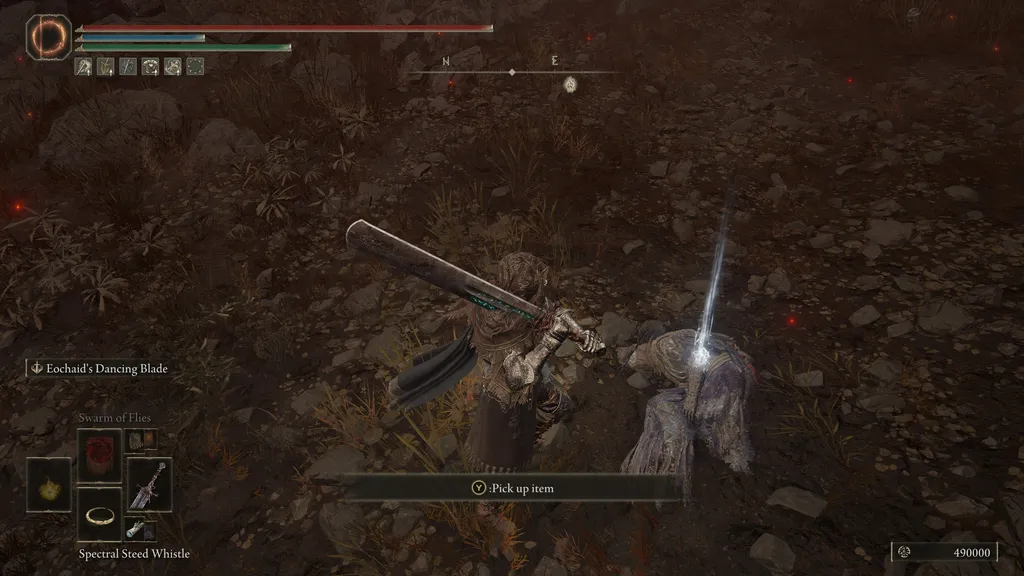This screenshot has height=576, width=1024.
Task: Open the compass bar at top
Action: click(x=512, y=71)
